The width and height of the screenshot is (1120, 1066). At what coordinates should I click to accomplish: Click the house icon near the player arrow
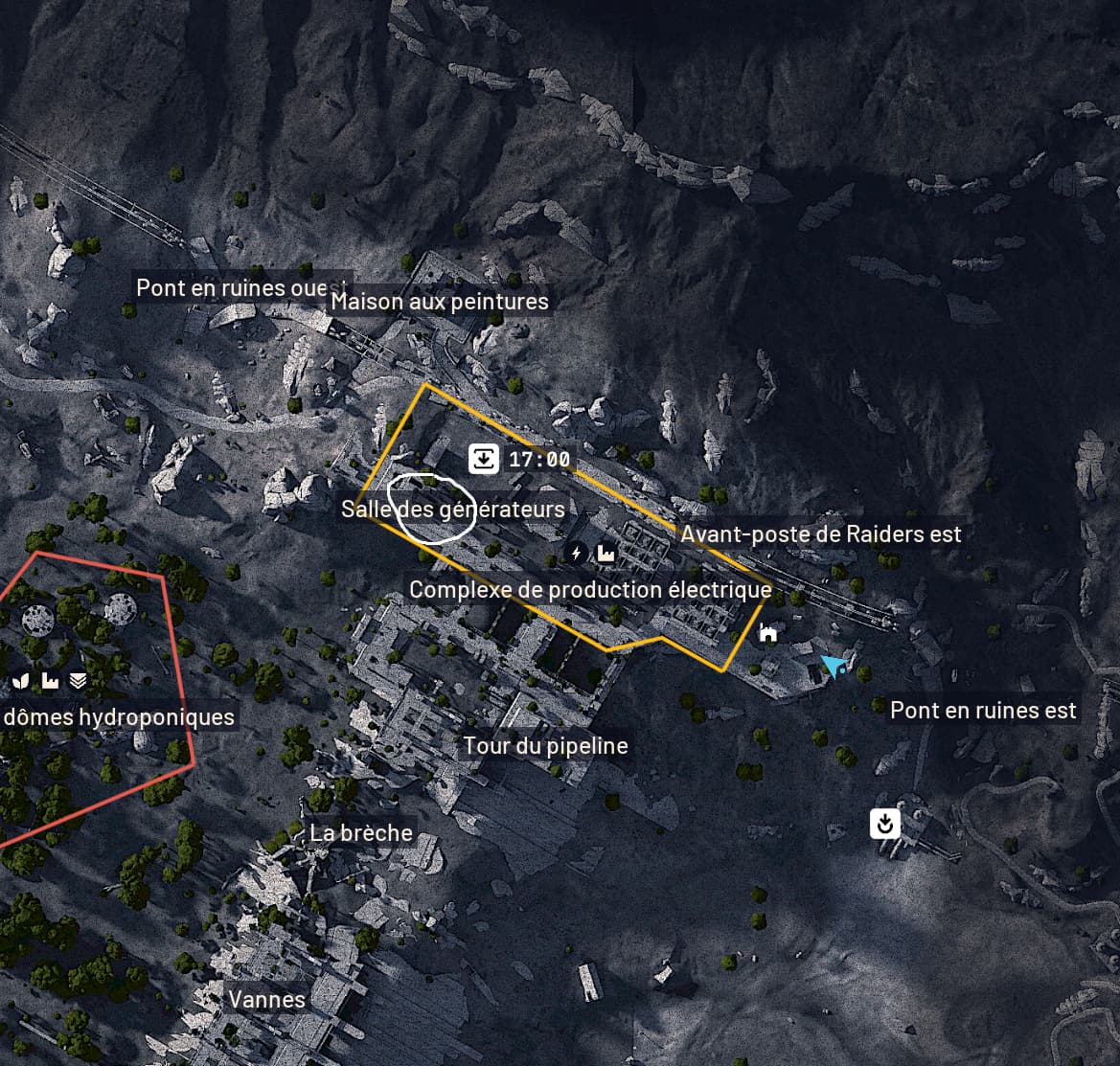[x=767, y=632]
